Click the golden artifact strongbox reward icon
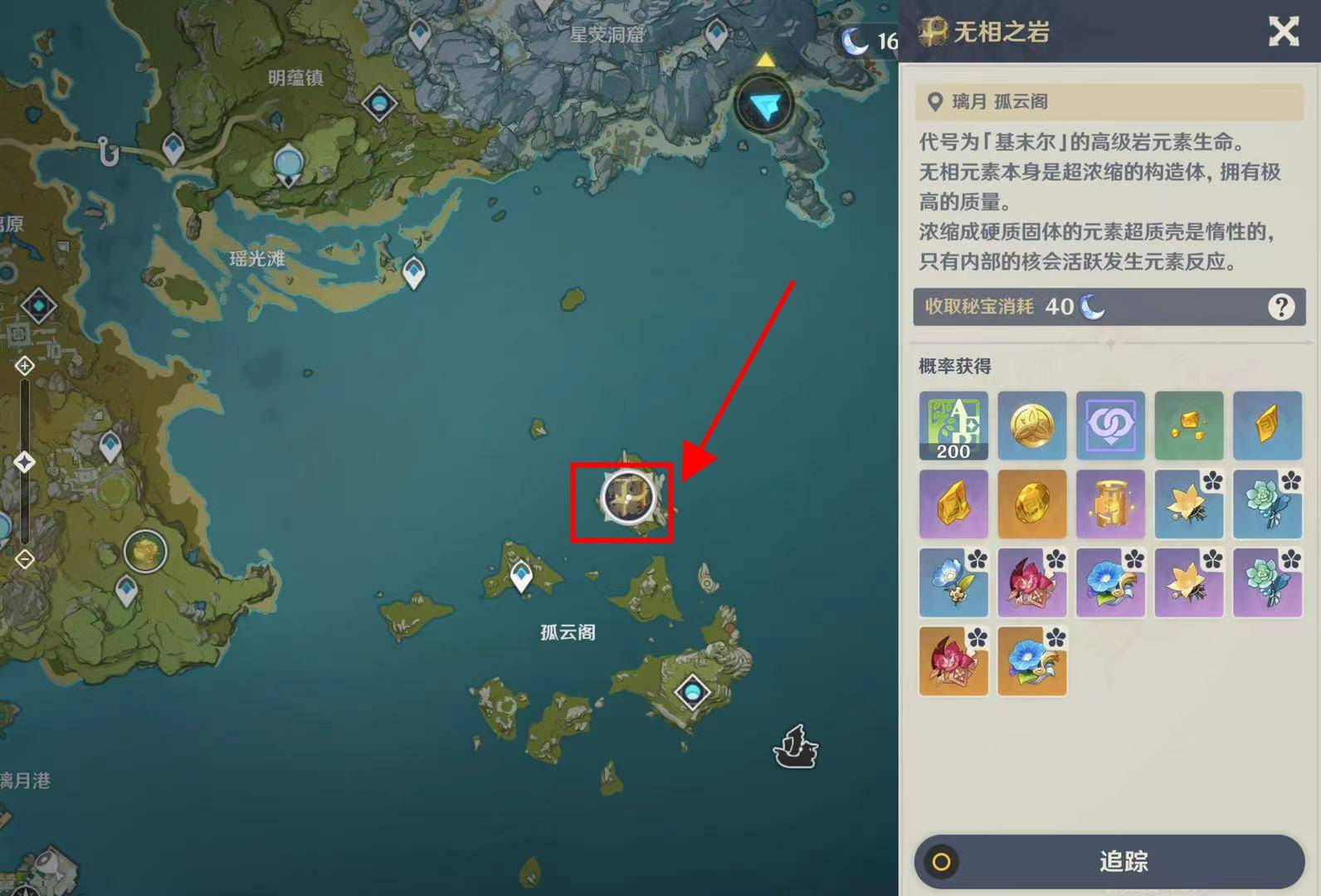The width and height of the screenshot is (1321, 896). click(x=1110, y=504)
